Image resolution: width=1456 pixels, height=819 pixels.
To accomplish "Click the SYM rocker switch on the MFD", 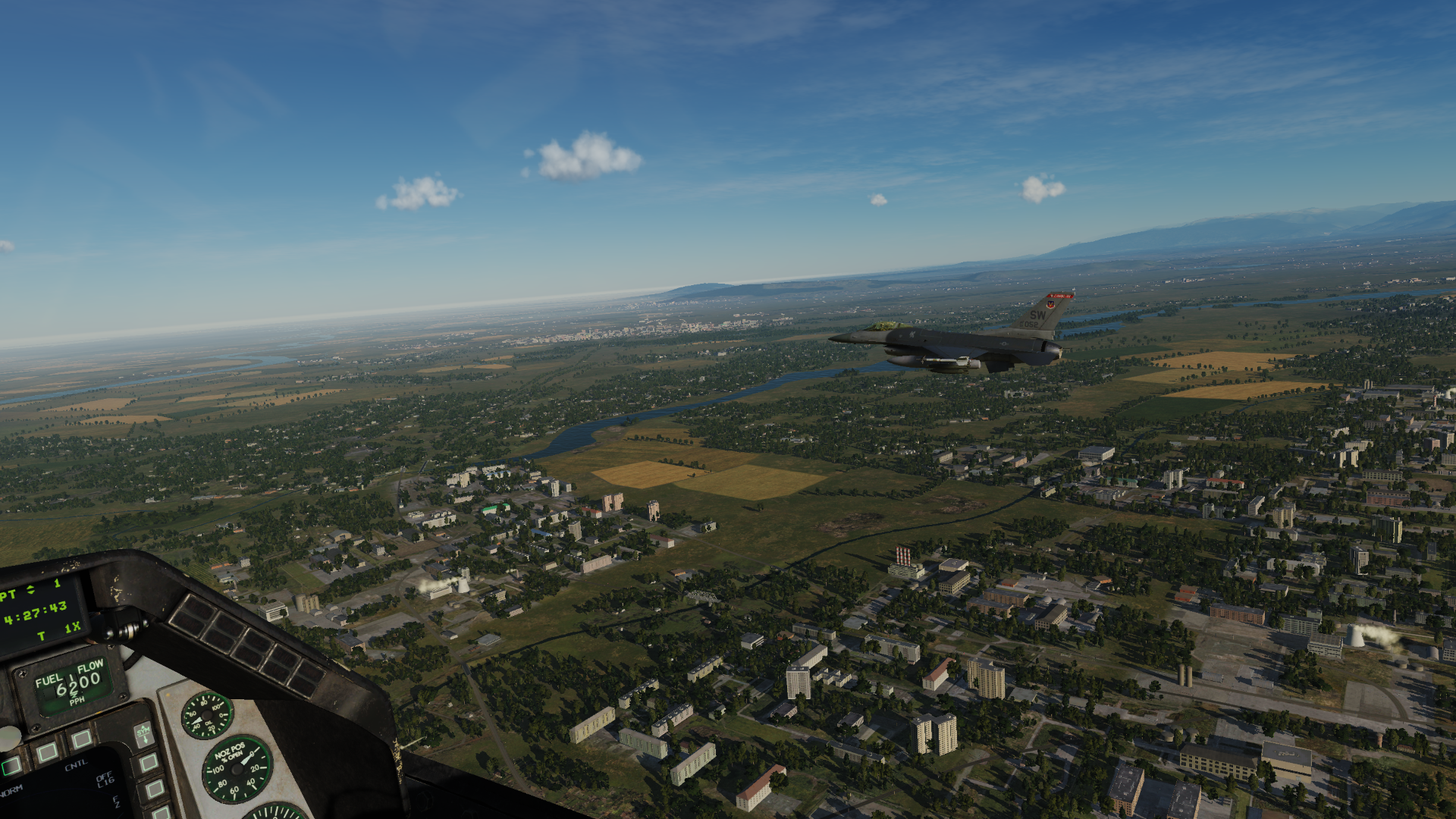I will (x=143, y=733).
